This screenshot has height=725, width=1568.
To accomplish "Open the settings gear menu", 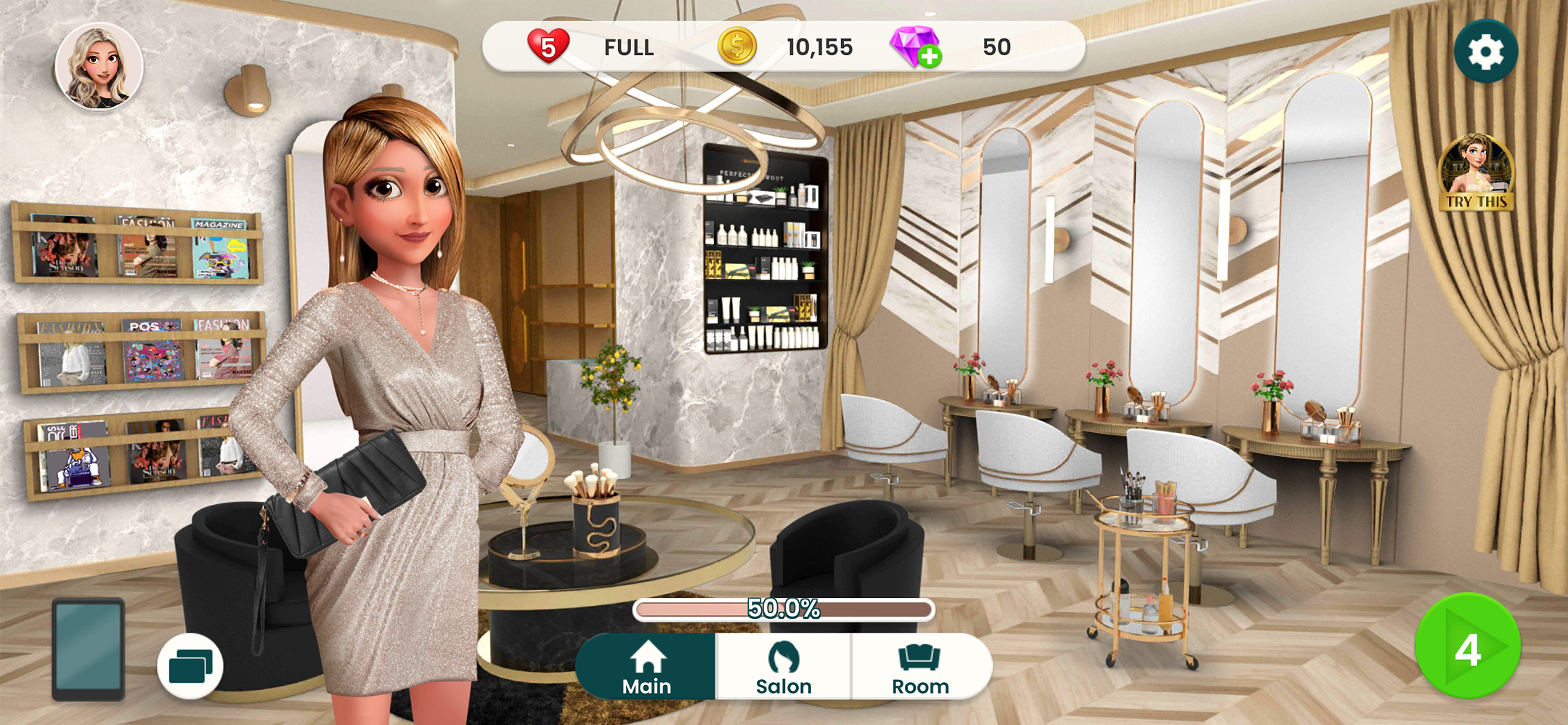I will (x=1485, y=51).
